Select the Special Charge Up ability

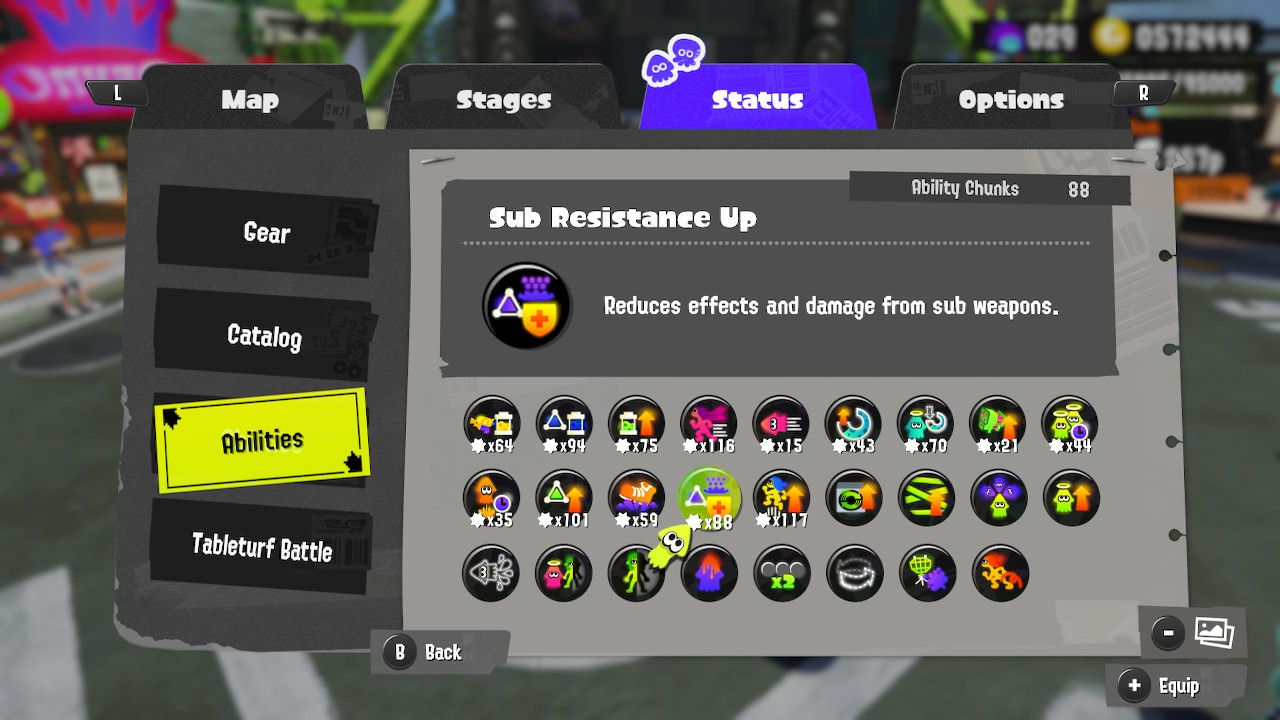point(855,424)
